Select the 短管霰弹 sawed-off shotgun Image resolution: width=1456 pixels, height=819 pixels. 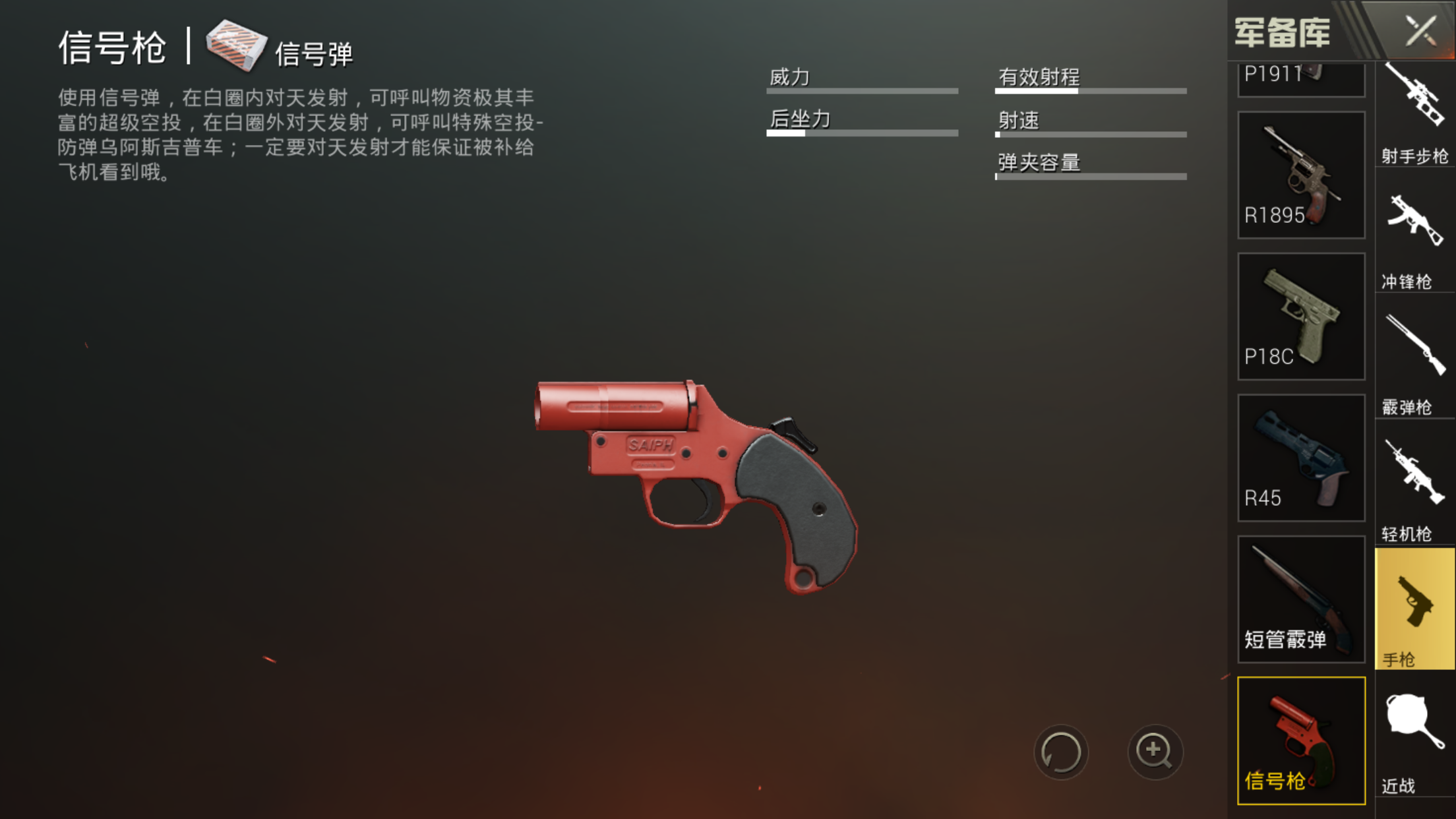[x=1300, y=599]
